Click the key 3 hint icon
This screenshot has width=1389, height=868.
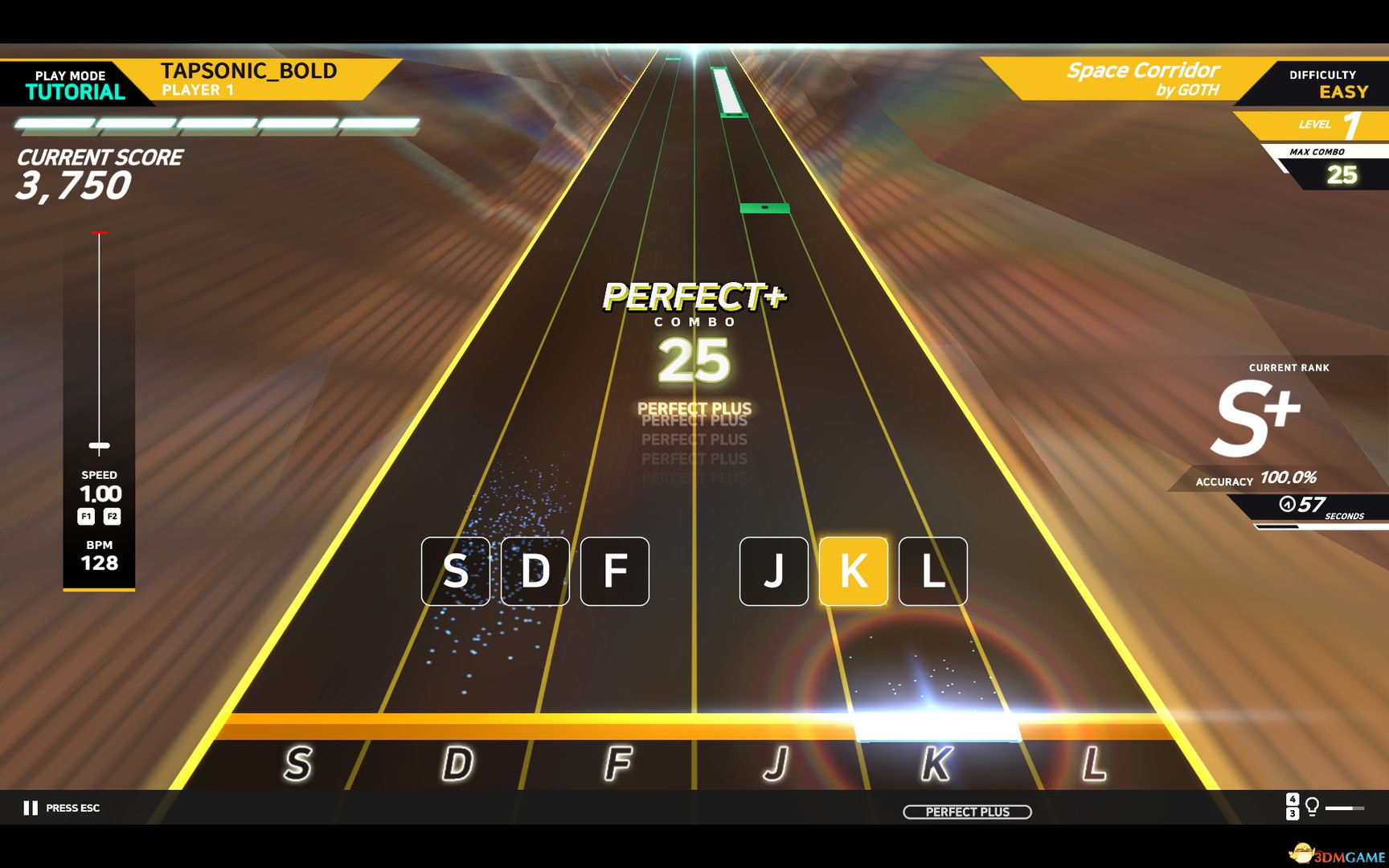(x=1293, y=814)
